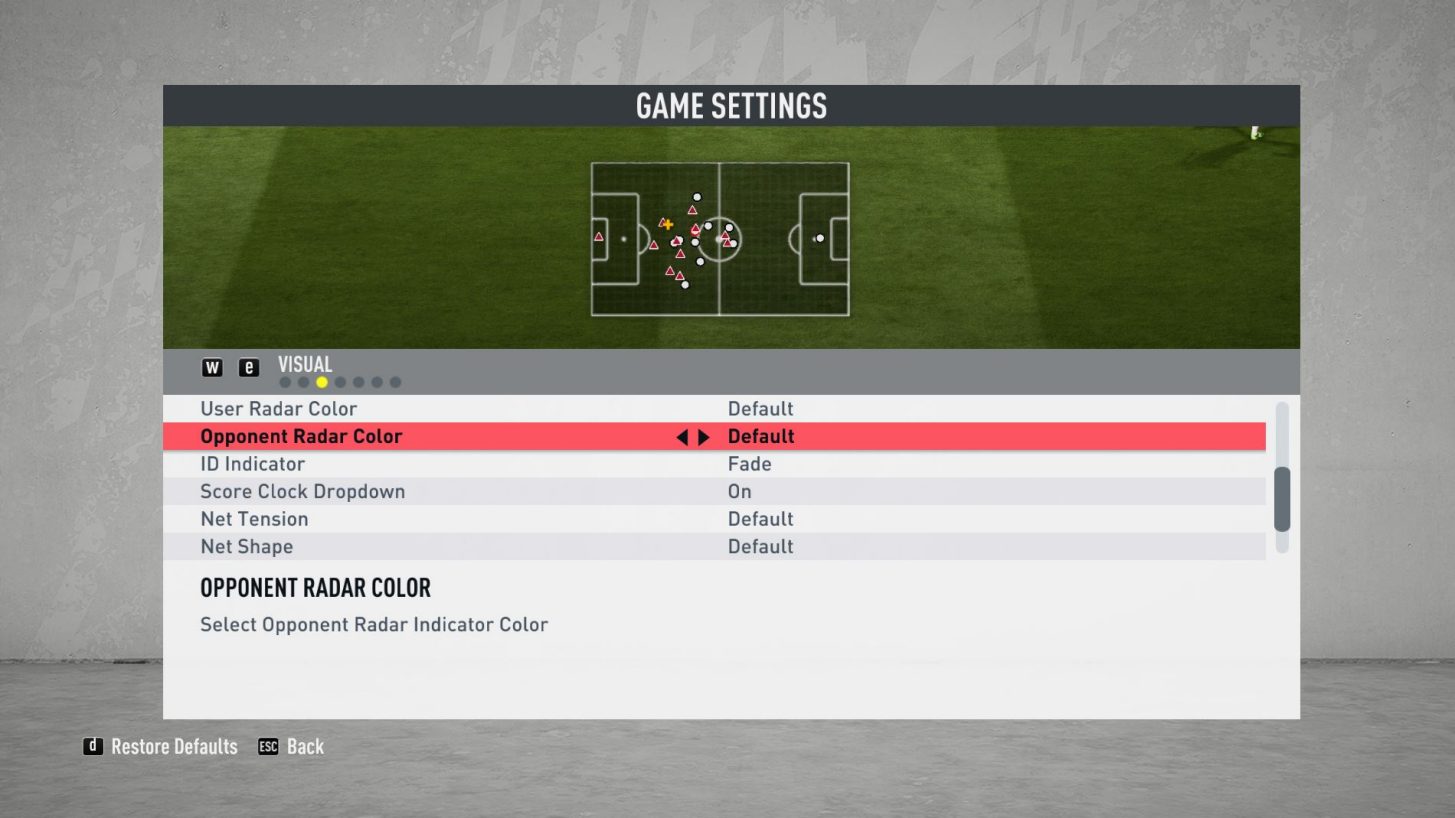Screen dimensions: 1455x818
Task: Click the right arrow on Opponent Radar Color
Action: pyautogui.click(x=705, y=436)
